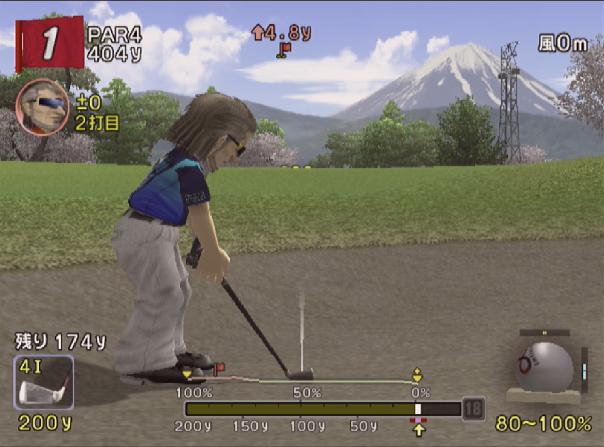This screenshot has width=604, height=447.
Task: Click the shot power gauge bar
Action: (322, 409)
